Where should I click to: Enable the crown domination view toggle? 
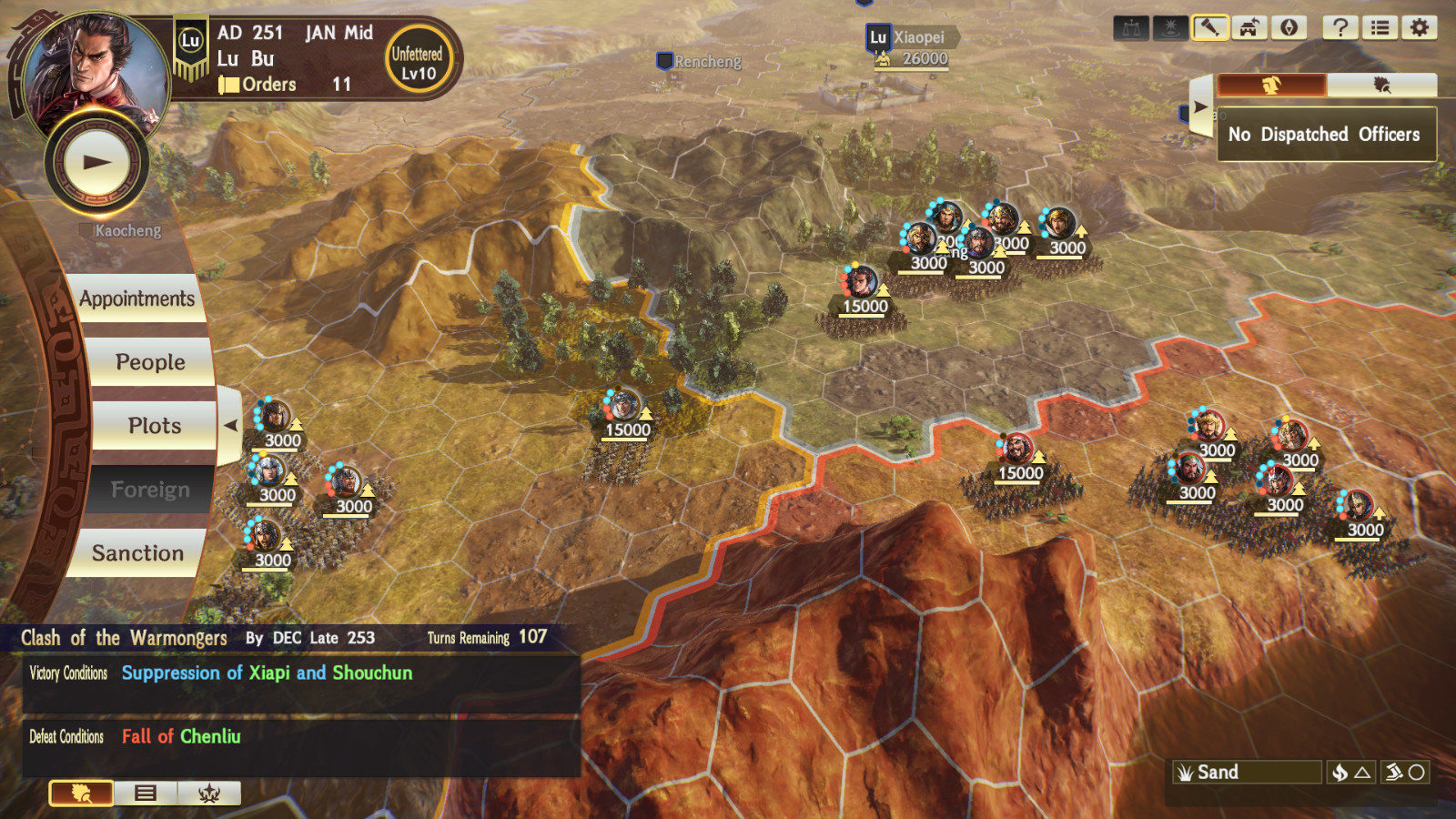click(x=207, y=793)
